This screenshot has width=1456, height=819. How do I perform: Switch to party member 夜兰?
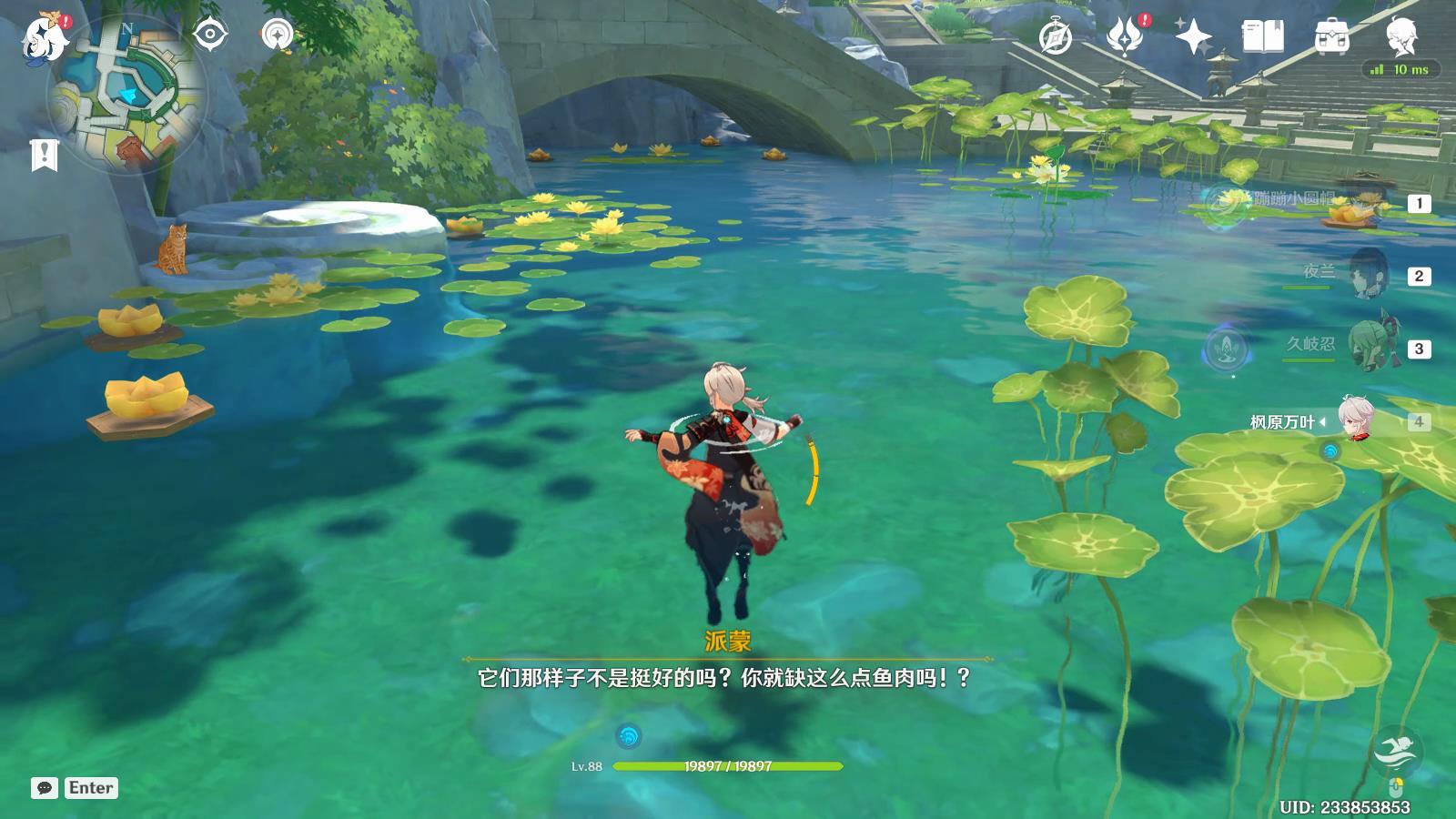coord(1365,275)
